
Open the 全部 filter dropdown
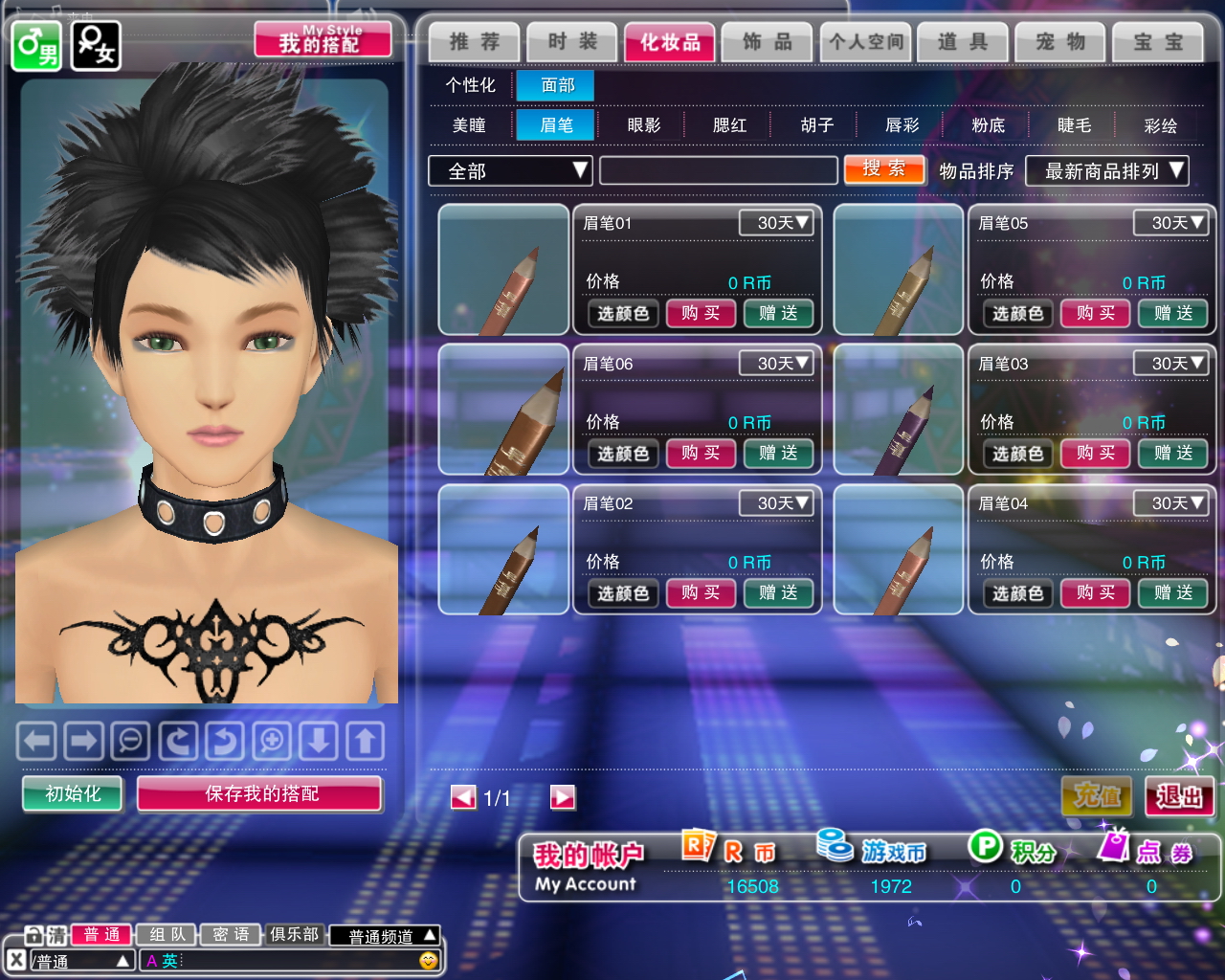[x=509, y=171]
